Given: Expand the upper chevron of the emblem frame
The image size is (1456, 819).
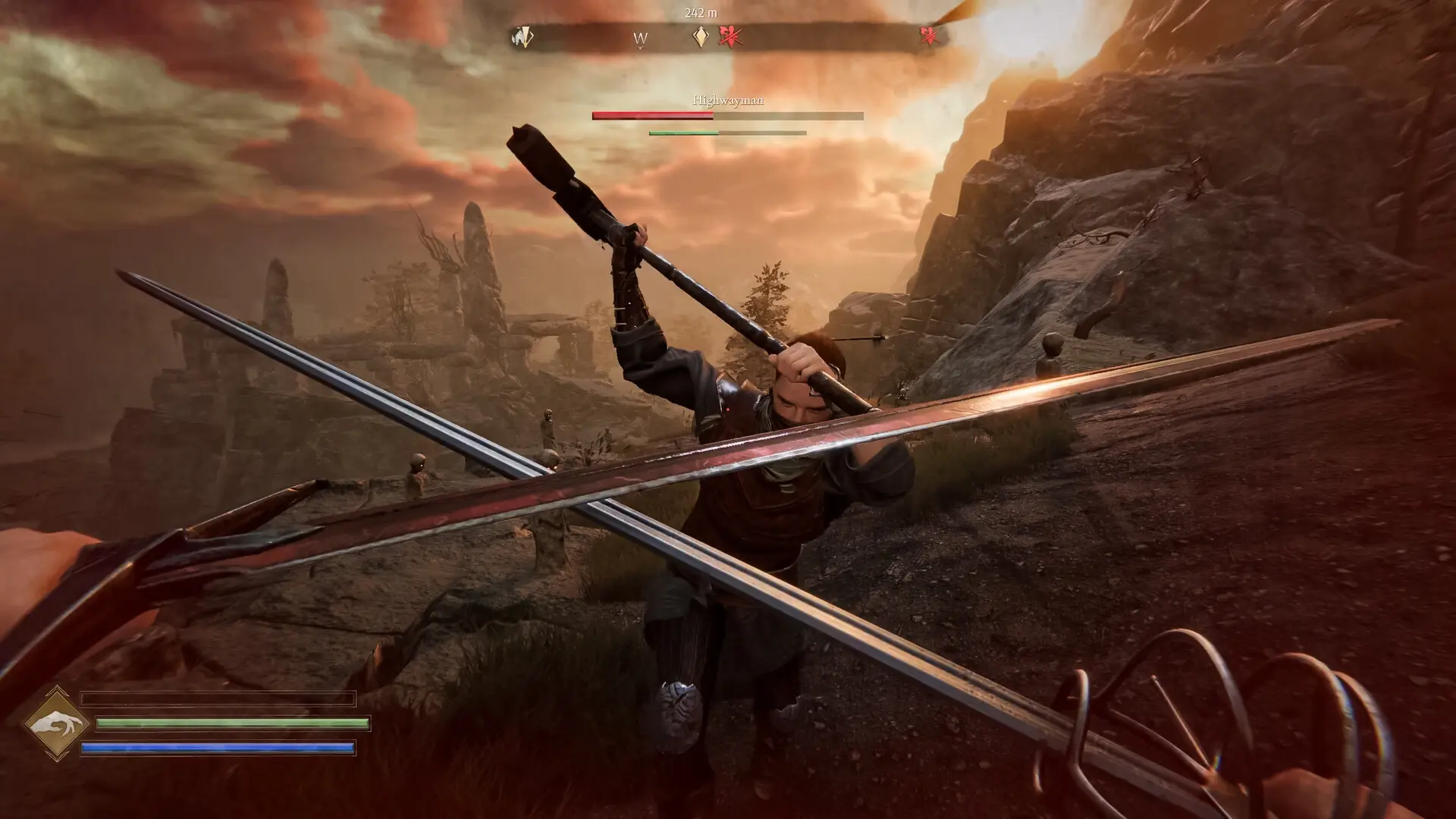Looking at the screenshot, I should pos(56,688).
